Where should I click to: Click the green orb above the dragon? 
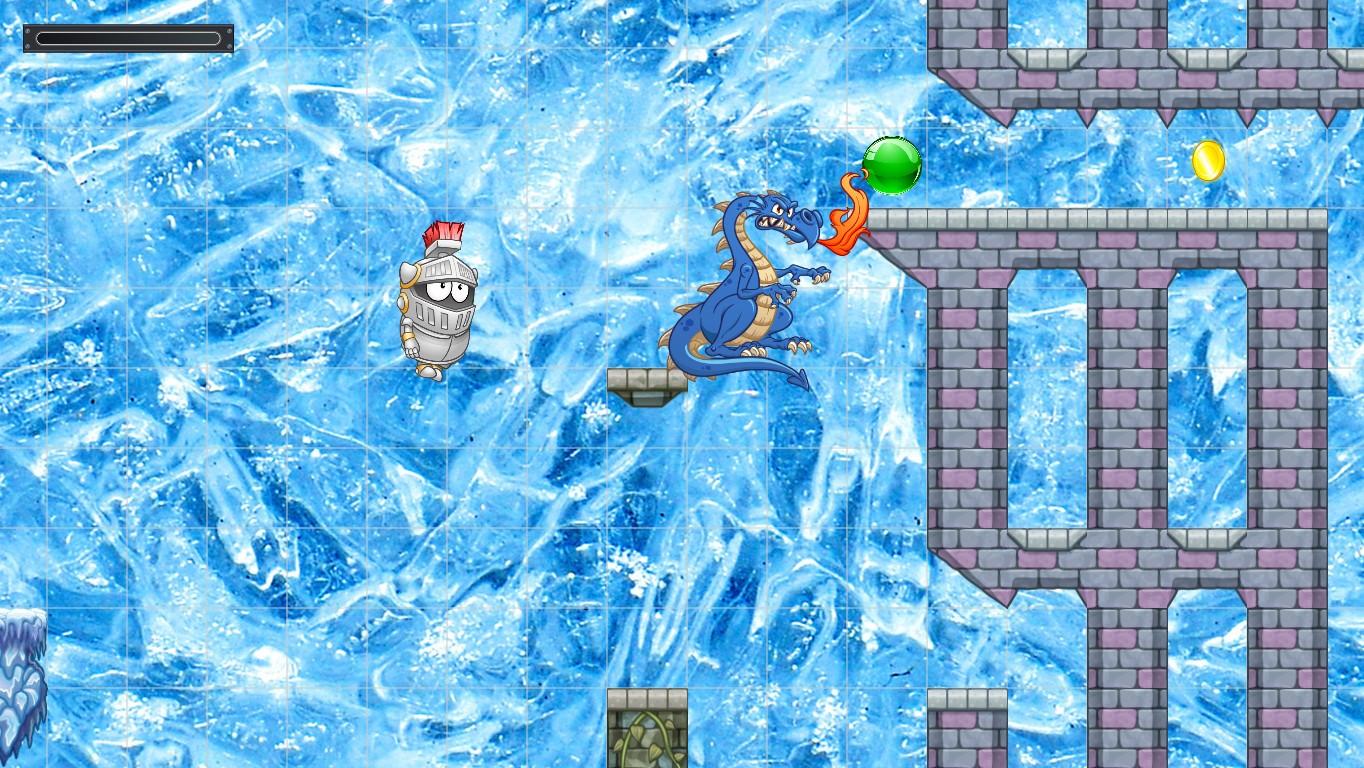(x=891, y=167)
